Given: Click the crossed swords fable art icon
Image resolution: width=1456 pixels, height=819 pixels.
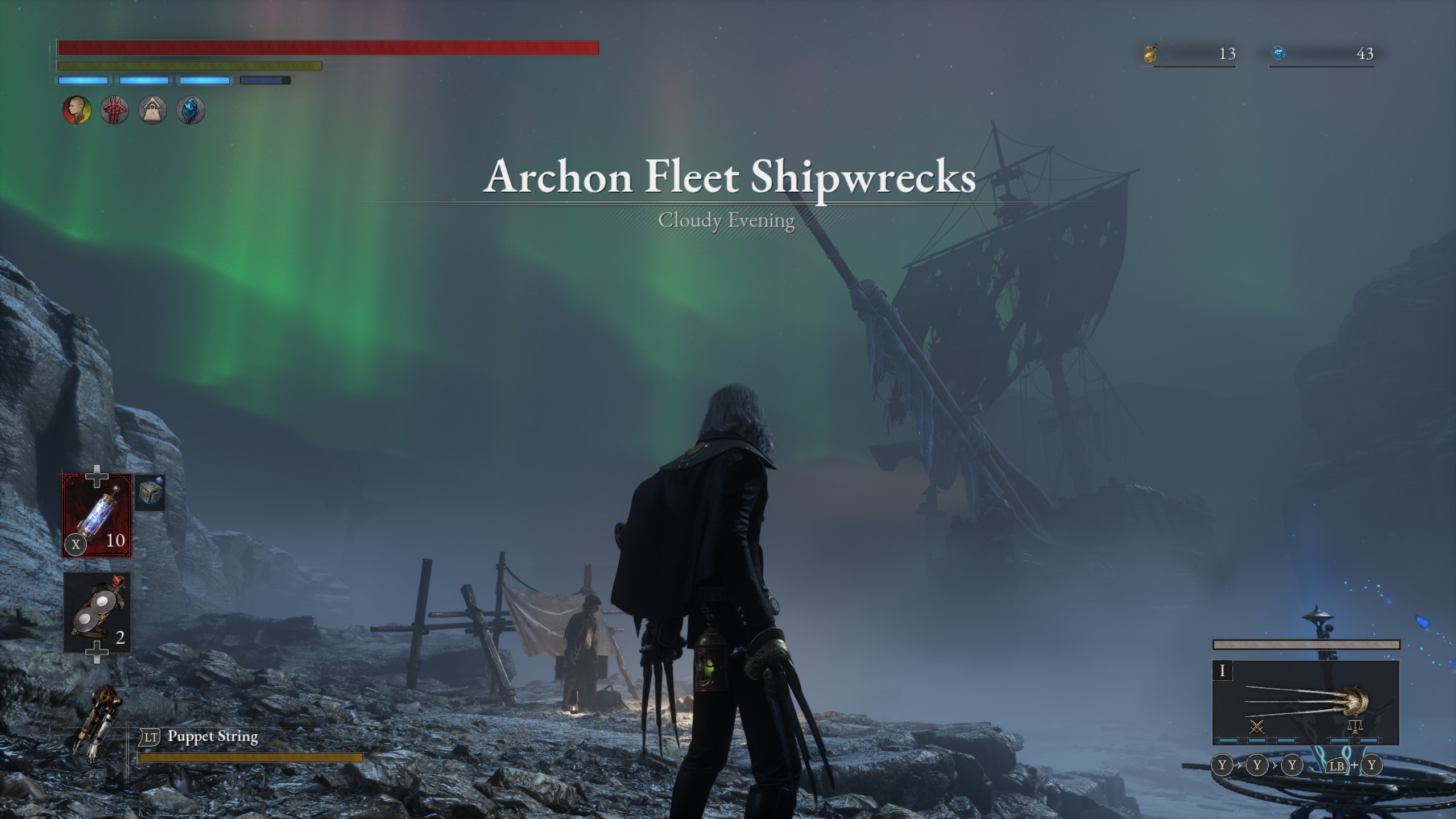Looking at the screenshot, I should coord(1257,727).
